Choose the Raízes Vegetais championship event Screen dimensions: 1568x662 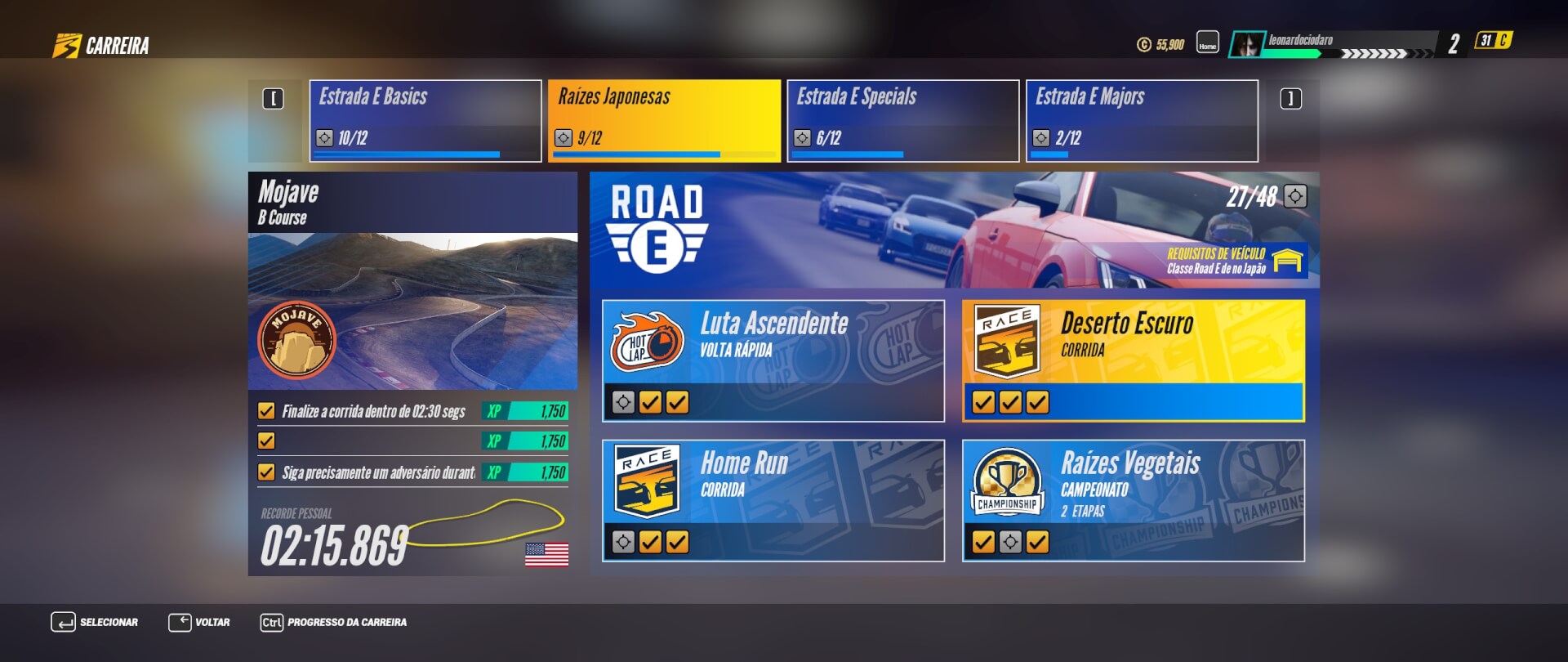pyautogui.click(x=1133, y=500)
